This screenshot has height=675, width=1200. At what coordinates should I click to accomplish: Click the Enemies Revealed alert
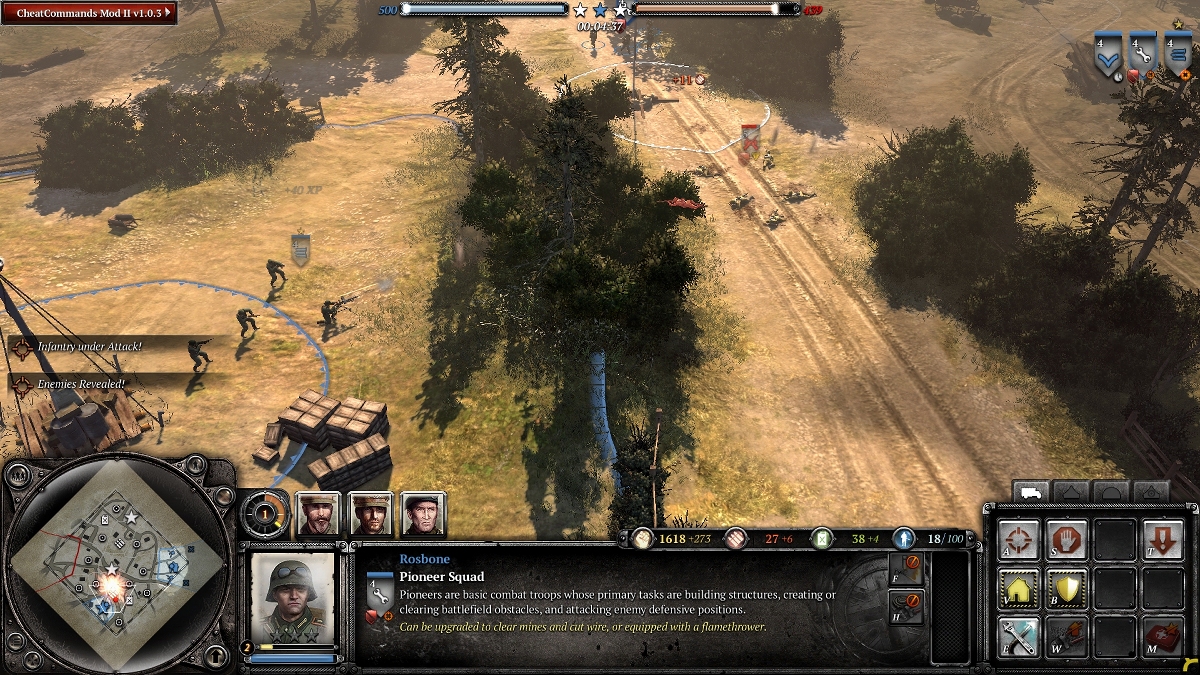point(78,383)
